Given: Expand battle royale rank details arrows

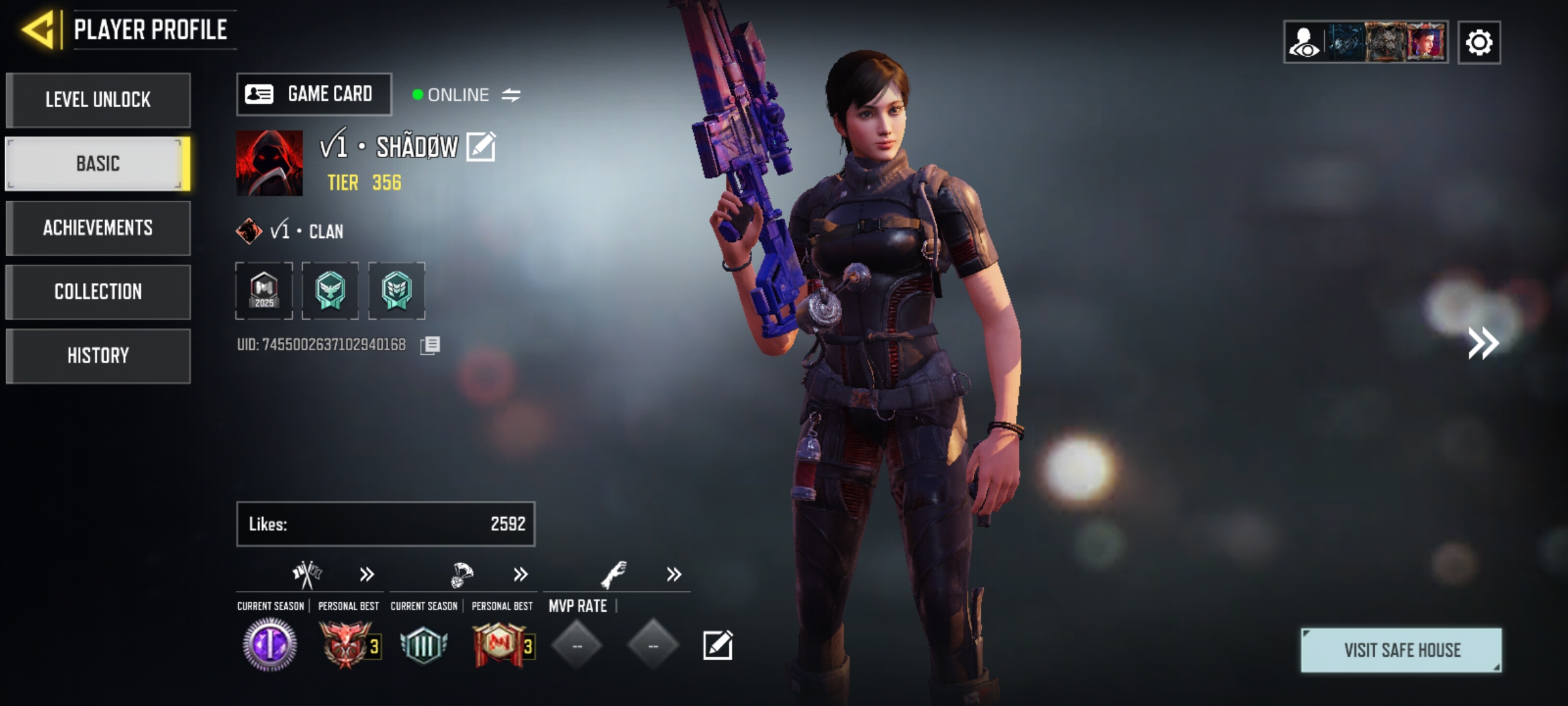Looking at the screenshot, I should point(520,575).
